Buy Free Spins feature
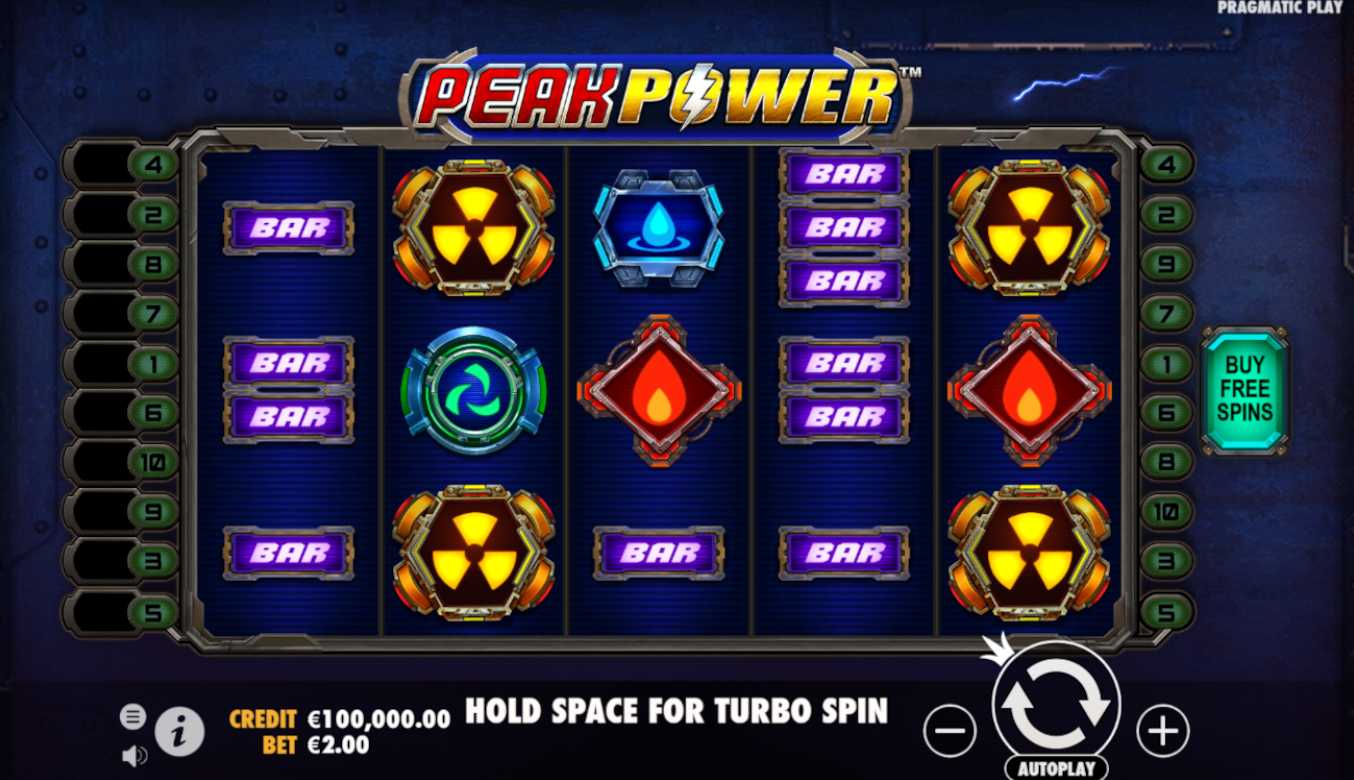The image size is (1354, 780). 1245,389
